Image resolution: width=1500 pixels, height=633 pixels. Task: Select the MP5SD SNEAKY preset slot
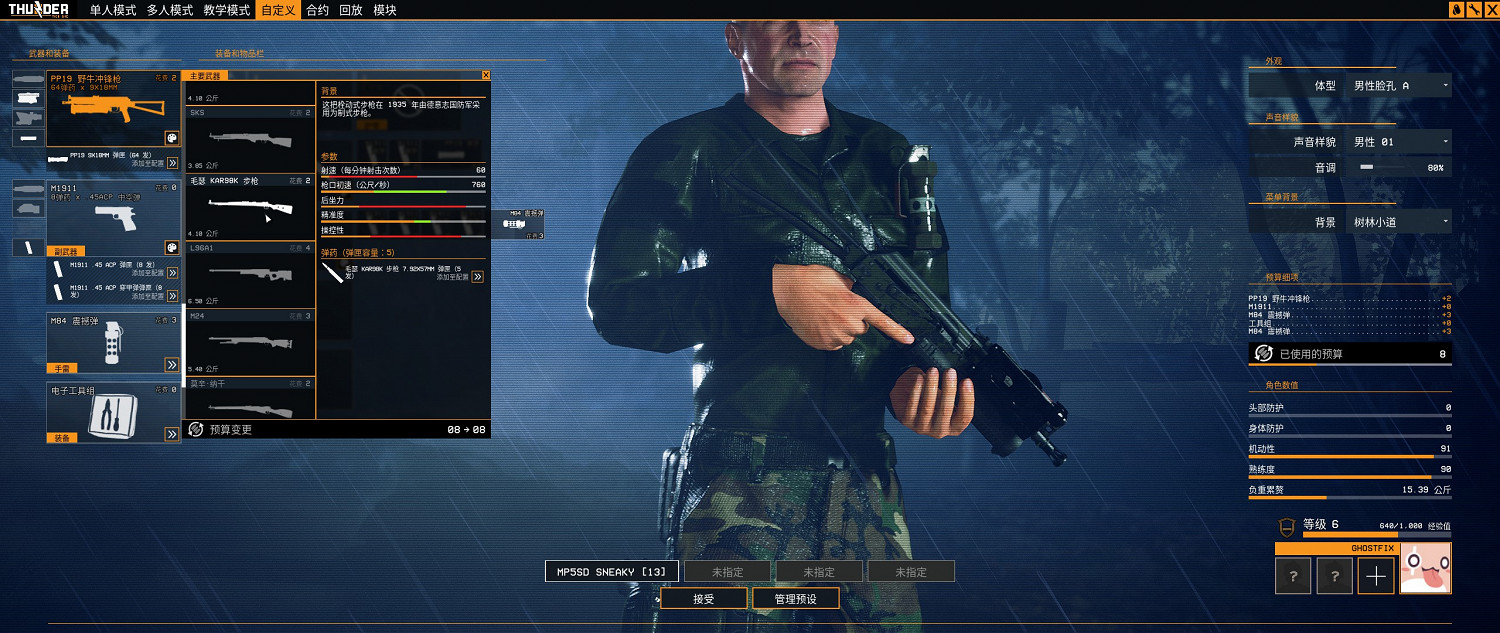click(x=612, y=572)
